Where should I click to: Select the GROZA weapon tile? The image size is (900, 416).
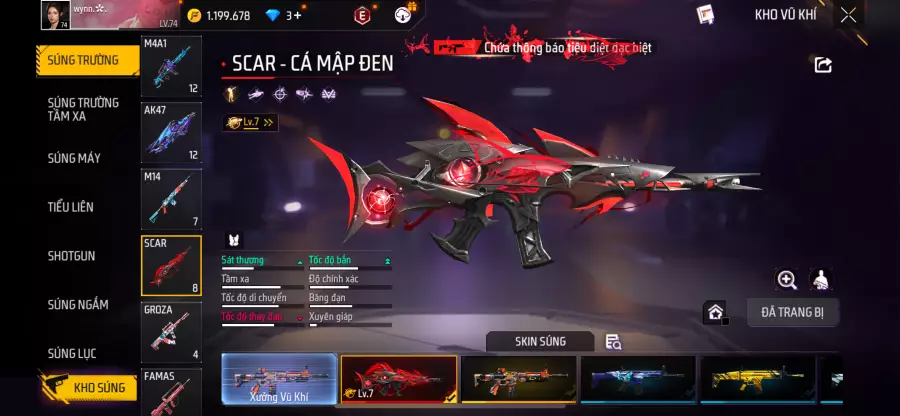click(x=171, y=331)
